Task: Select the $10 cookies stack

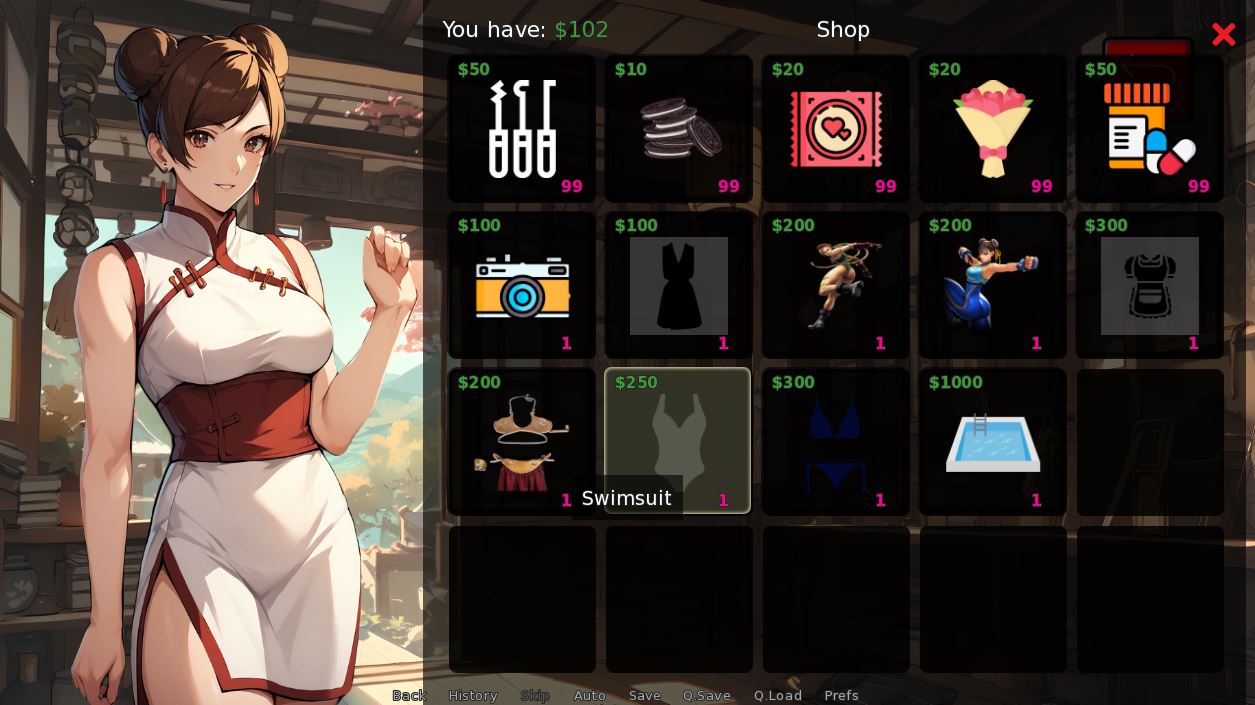Action: click(x=679, y=129)
